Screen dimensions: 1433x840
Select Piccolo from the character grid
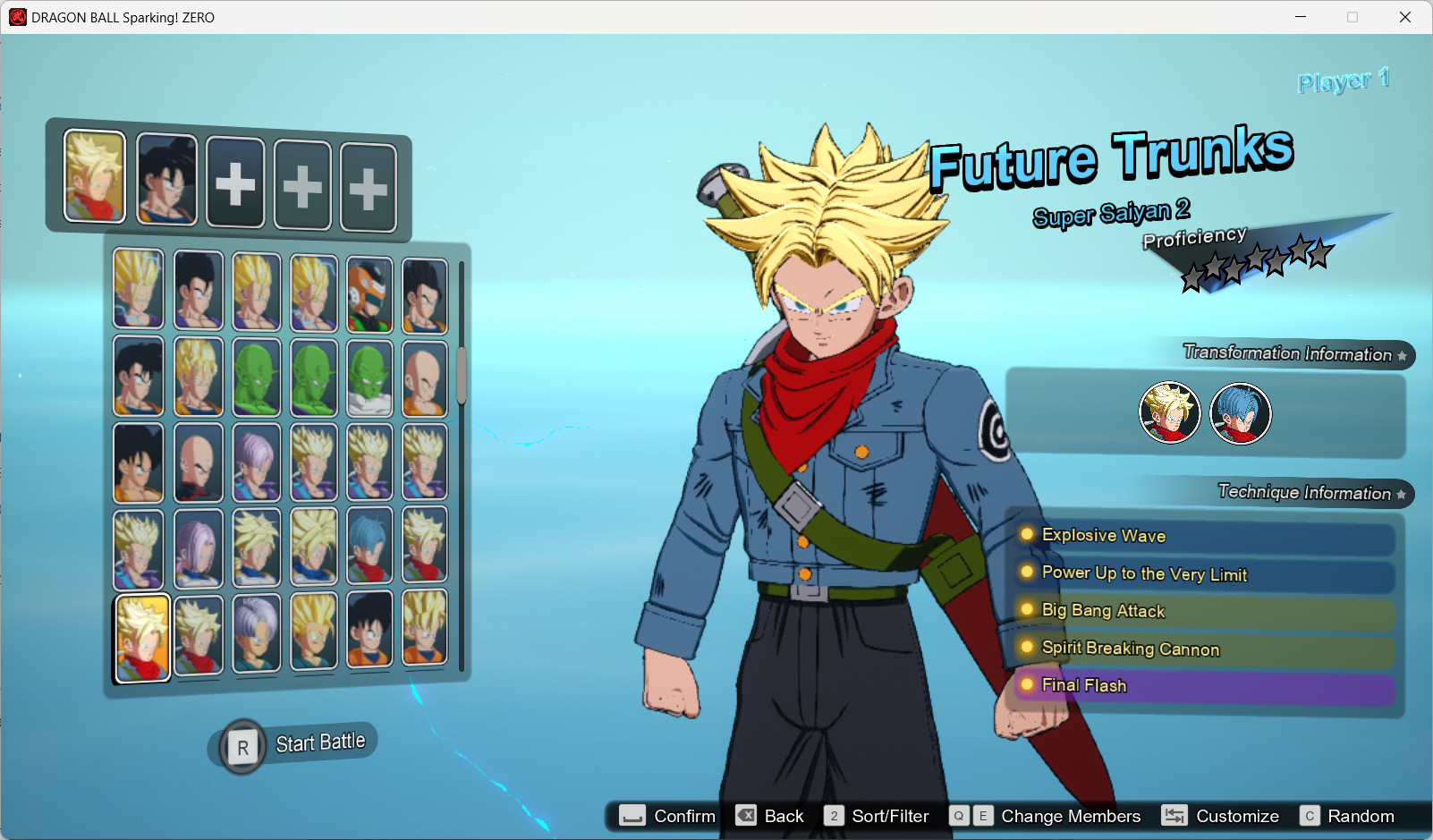(x=257, y=376)
